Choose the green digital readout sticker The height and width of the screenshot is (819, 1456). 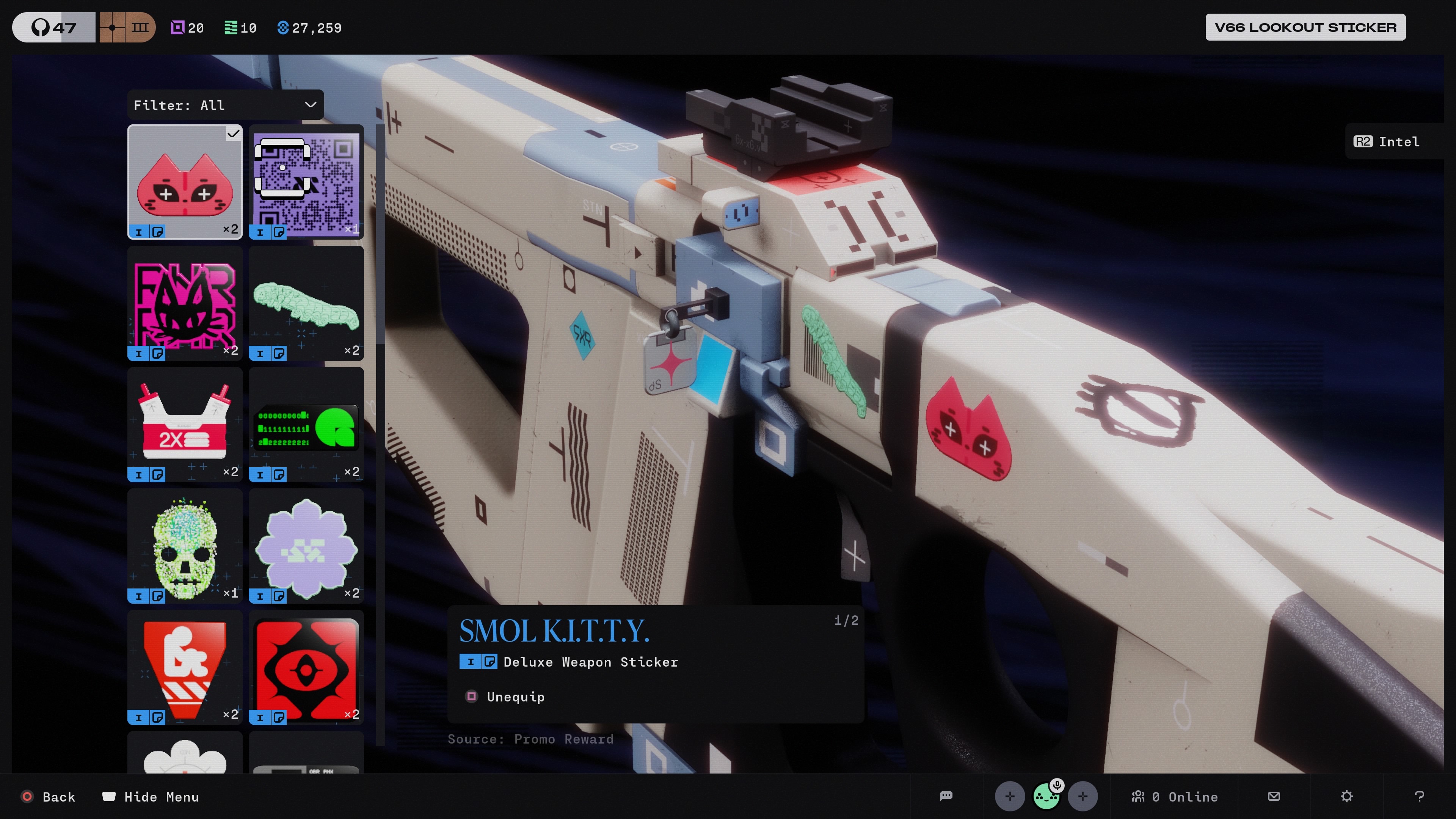pos(306,425)
